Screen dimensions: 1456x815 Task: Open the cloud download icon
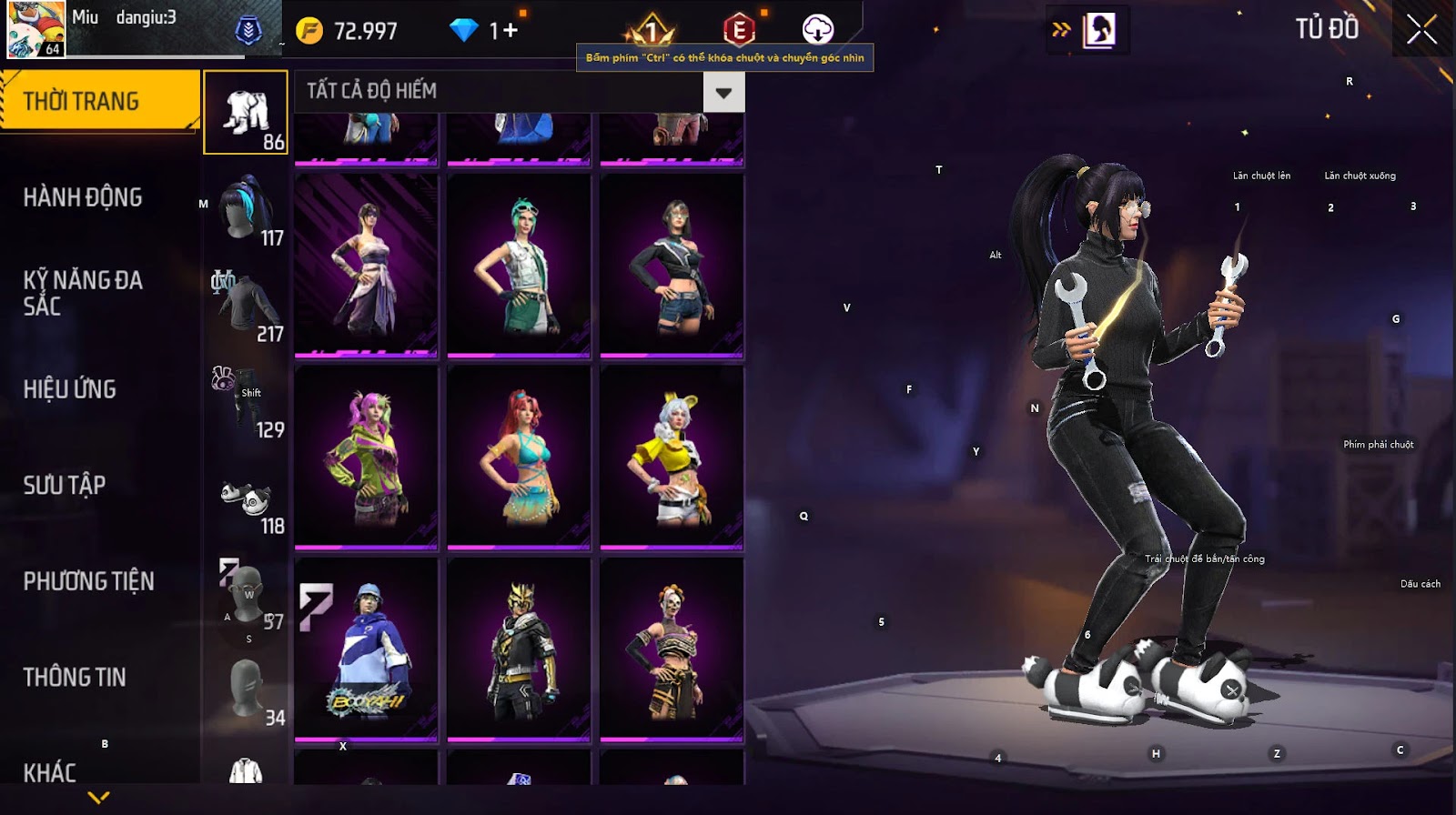click(817, 30)
